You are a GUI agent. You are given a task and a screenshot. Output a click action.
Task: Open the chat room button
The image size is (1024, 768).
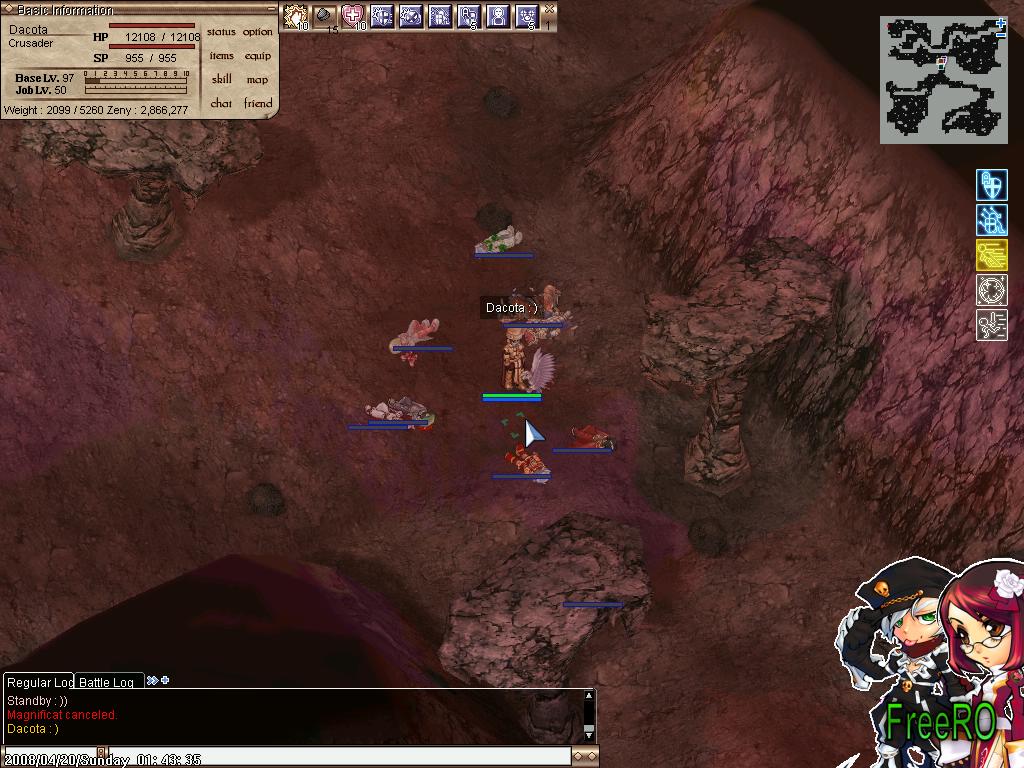click(x=221, y=104)
